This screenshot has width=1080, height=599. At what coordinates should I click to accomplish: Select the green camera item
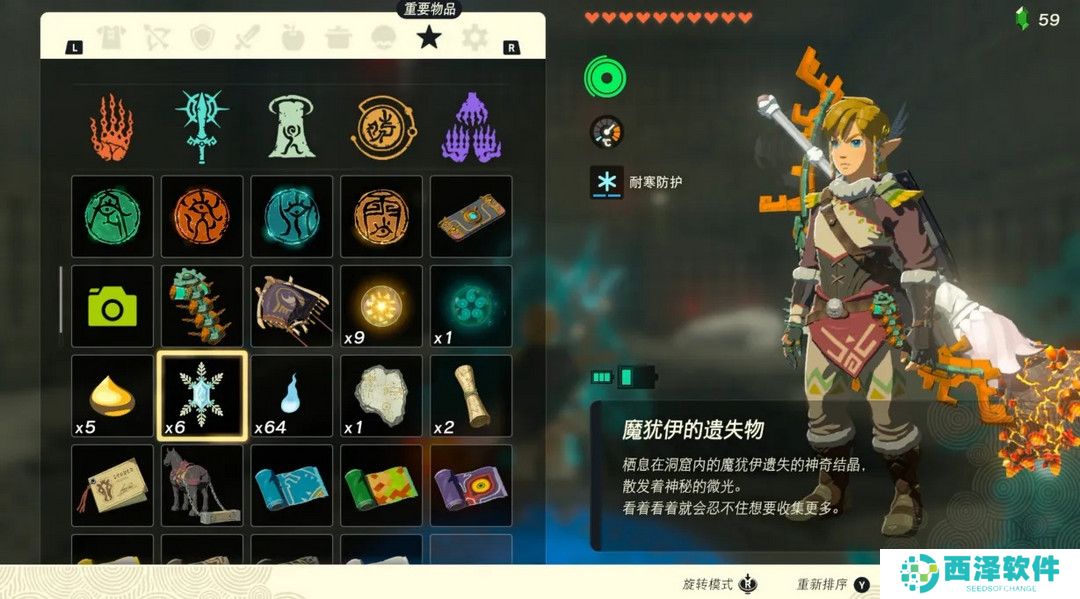coord(112,305)
